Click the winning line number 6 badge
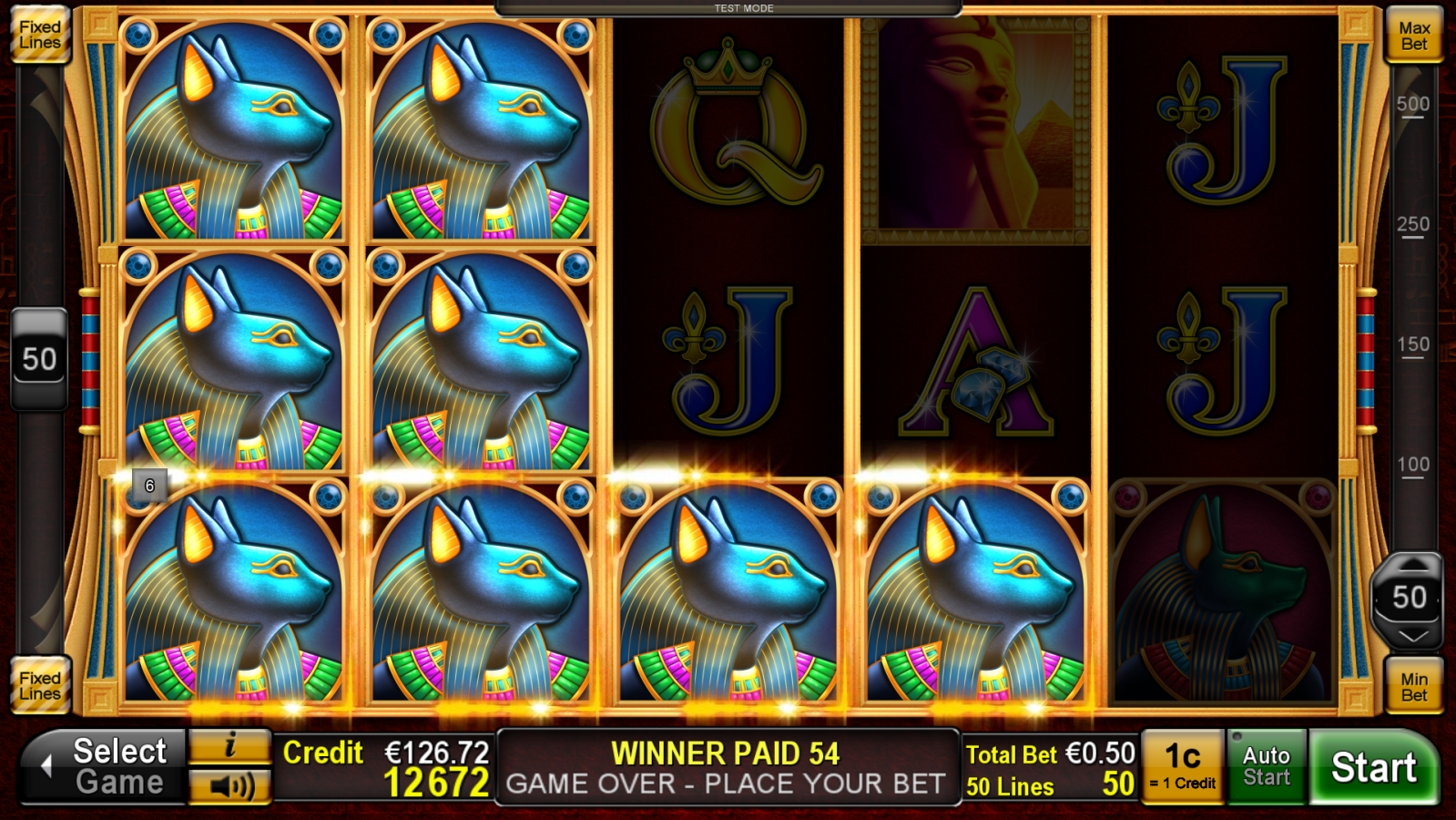The image size is (1456, 820). (x=148, y=485)
